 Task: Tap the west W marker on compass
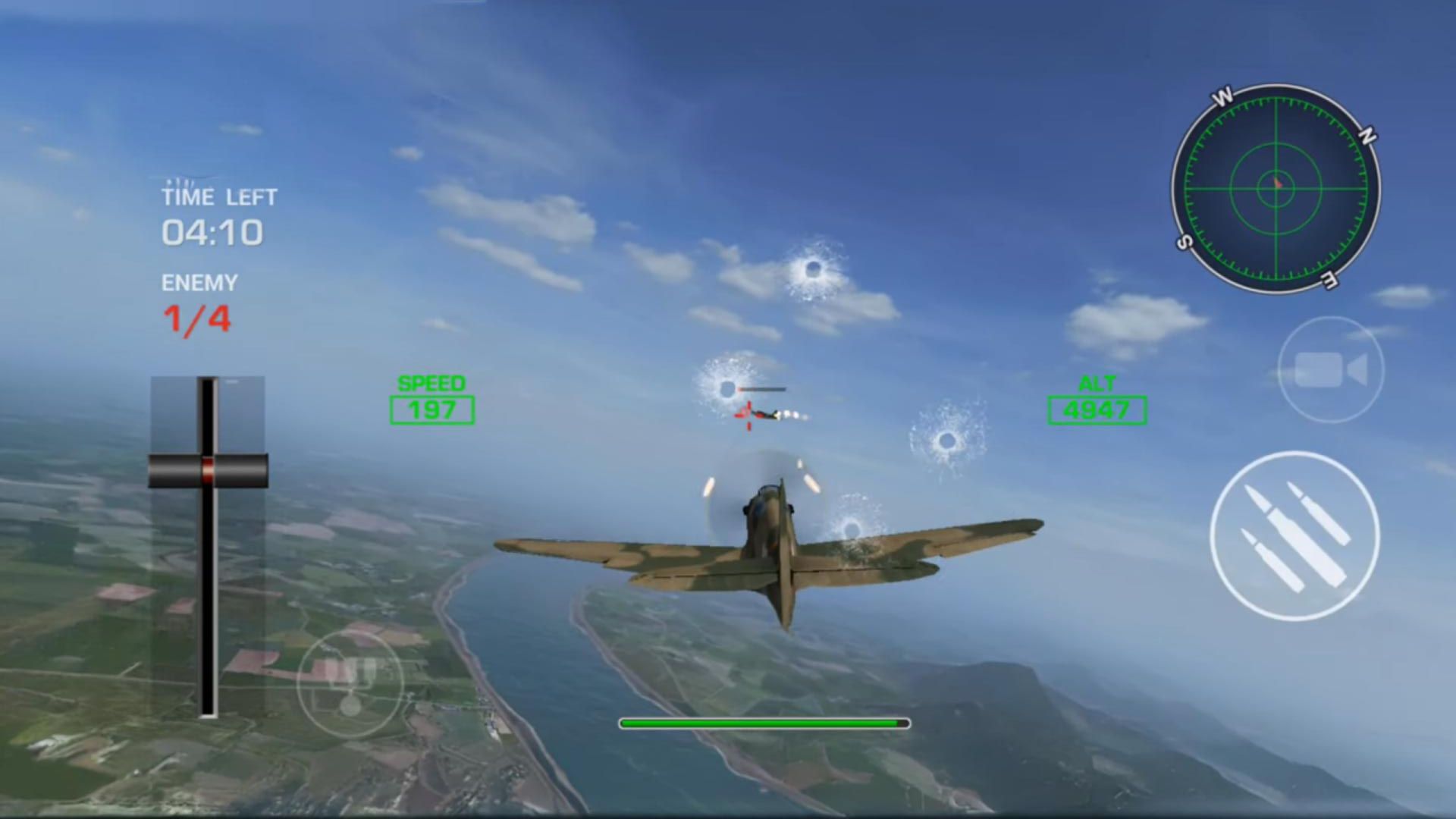(x=1222, y=96)
